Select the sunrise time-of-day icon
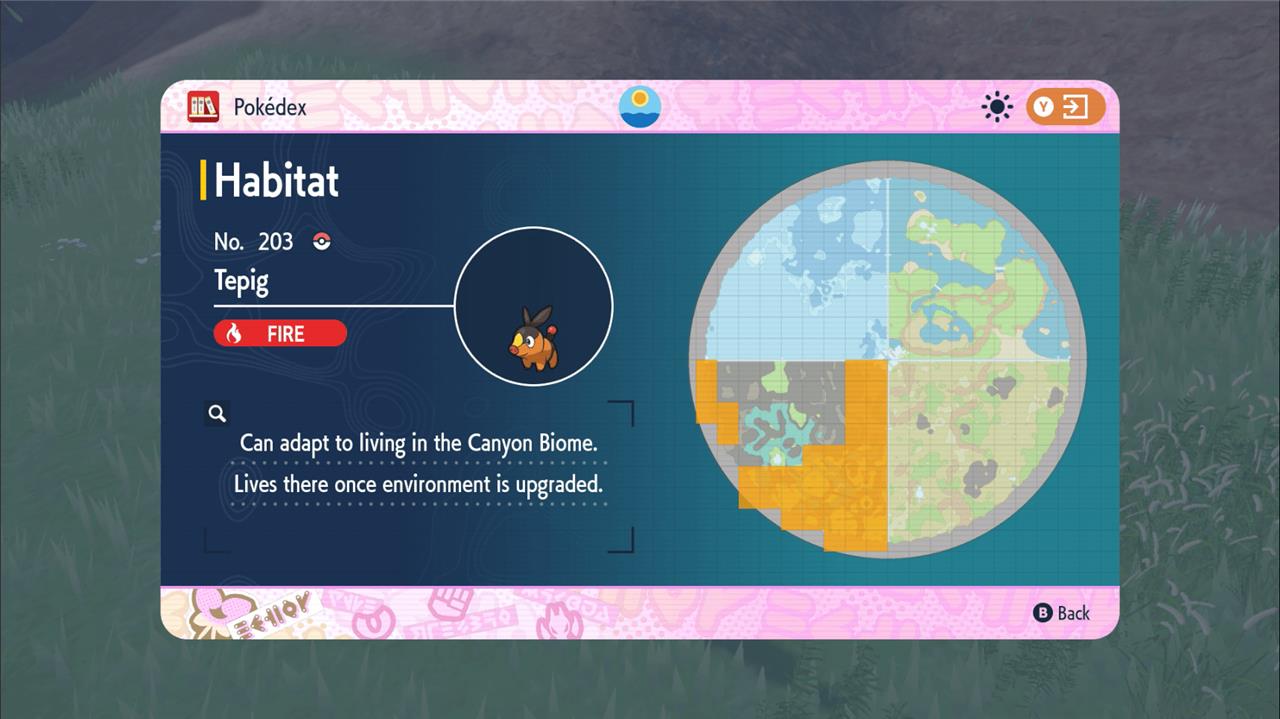Image resolution: width=1280 pixels, height=719 pixels. (x=640, y=106)
